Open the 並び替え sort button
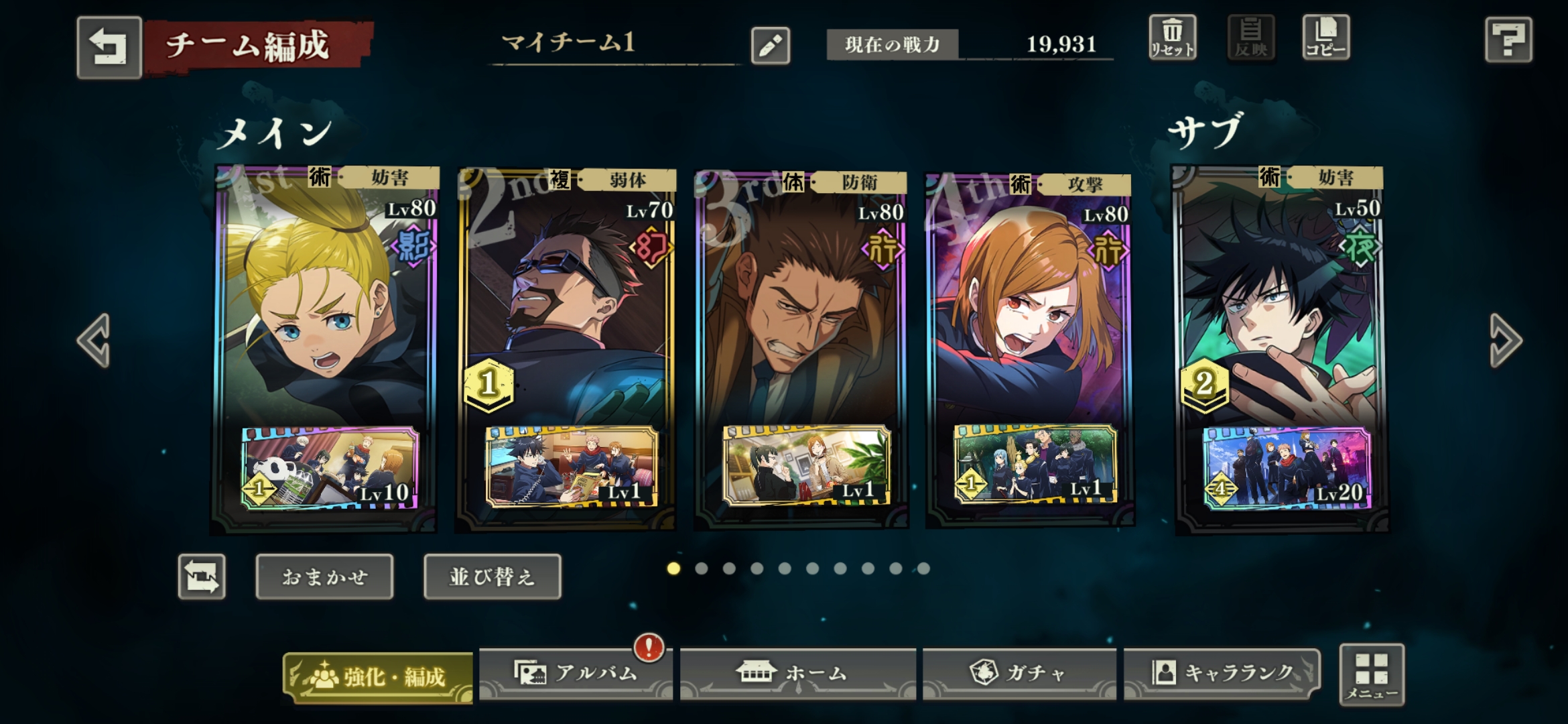Viewport: 1568px width, 724px height. pos(493,577)
